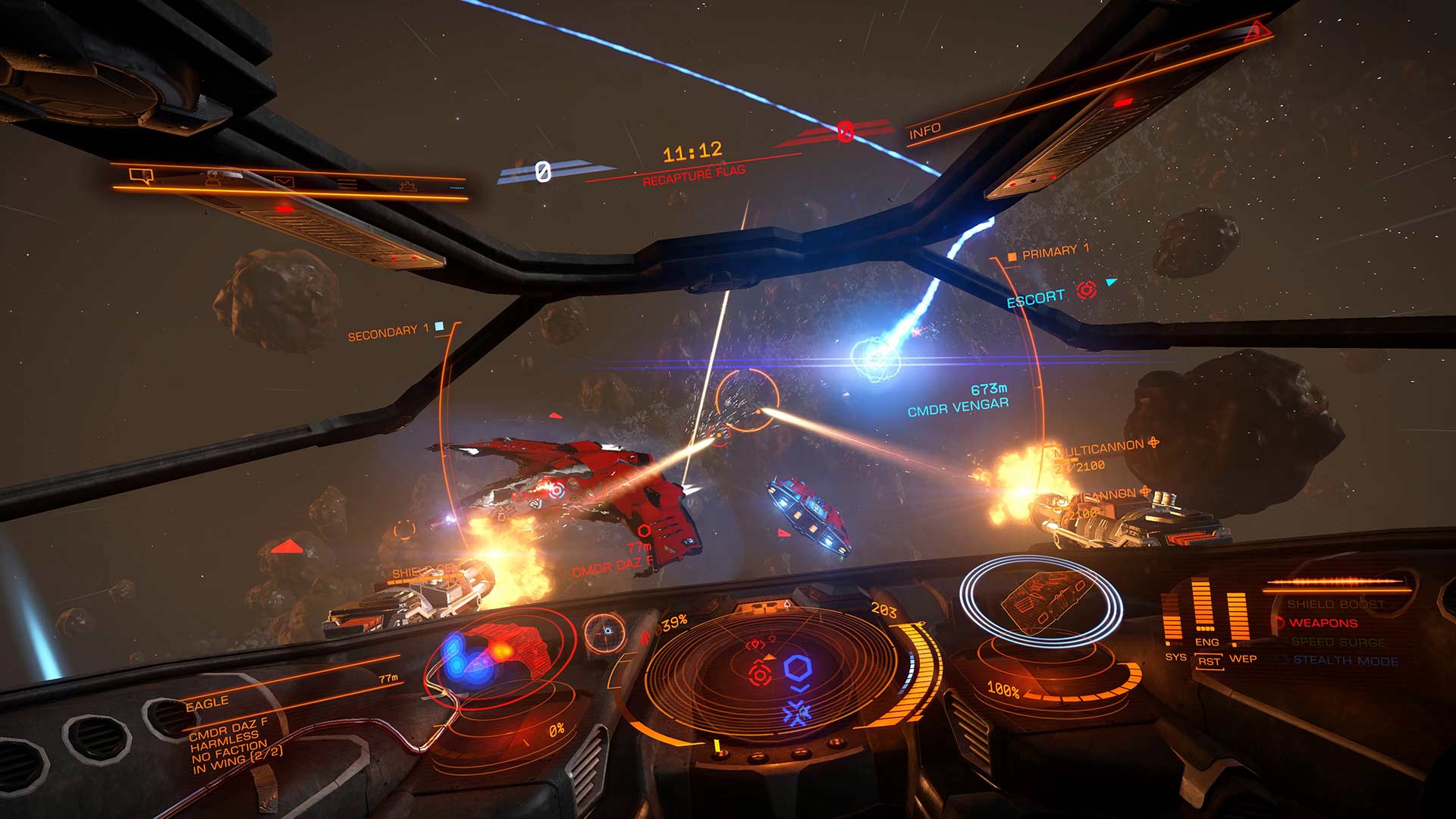
Task: Activate SPEED SURGE
Action: [1339, 642]
